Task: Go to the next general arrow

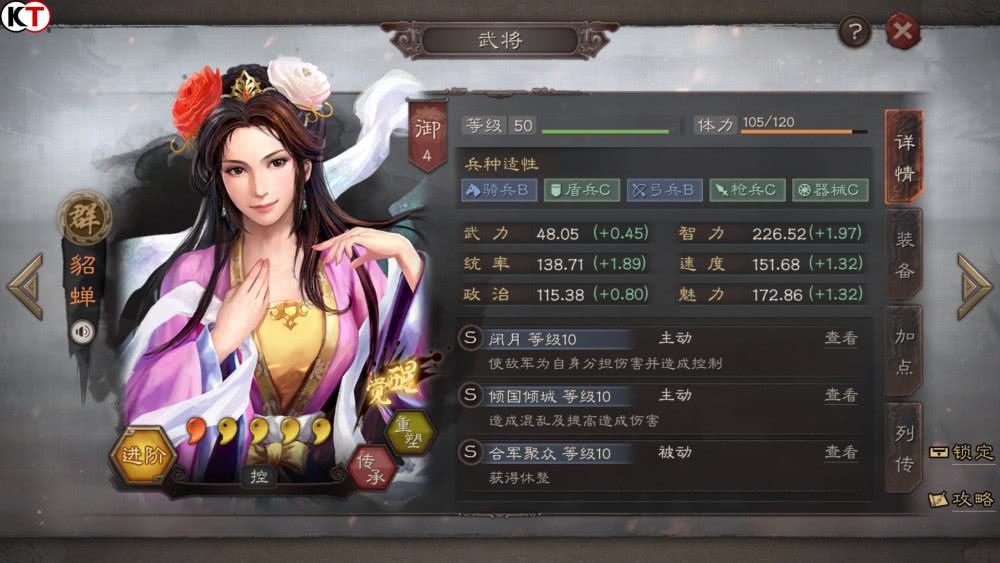Action: click(x=973, y=287)
